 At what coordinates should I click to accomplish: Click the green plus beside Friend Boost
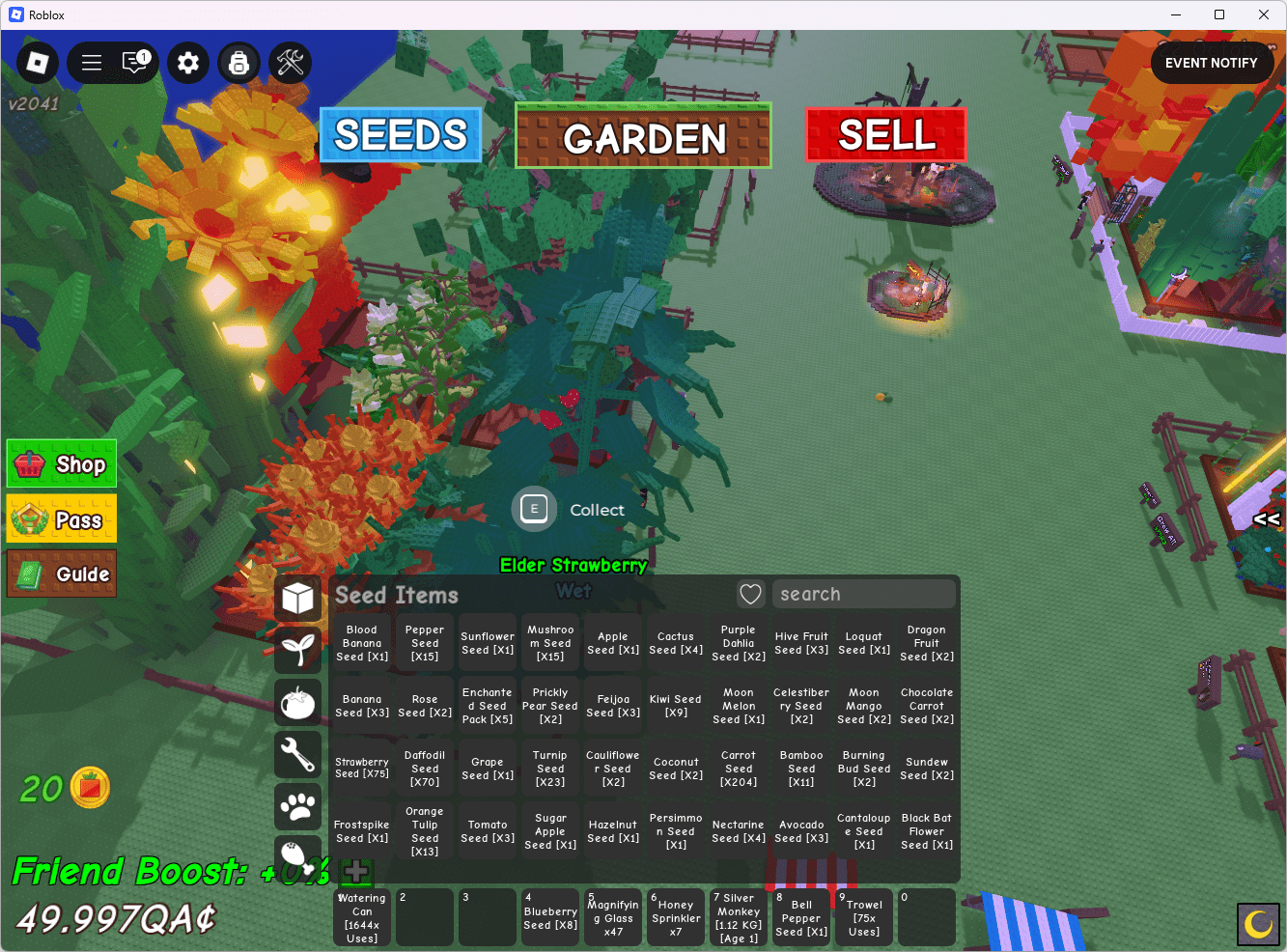coord(355,872)
